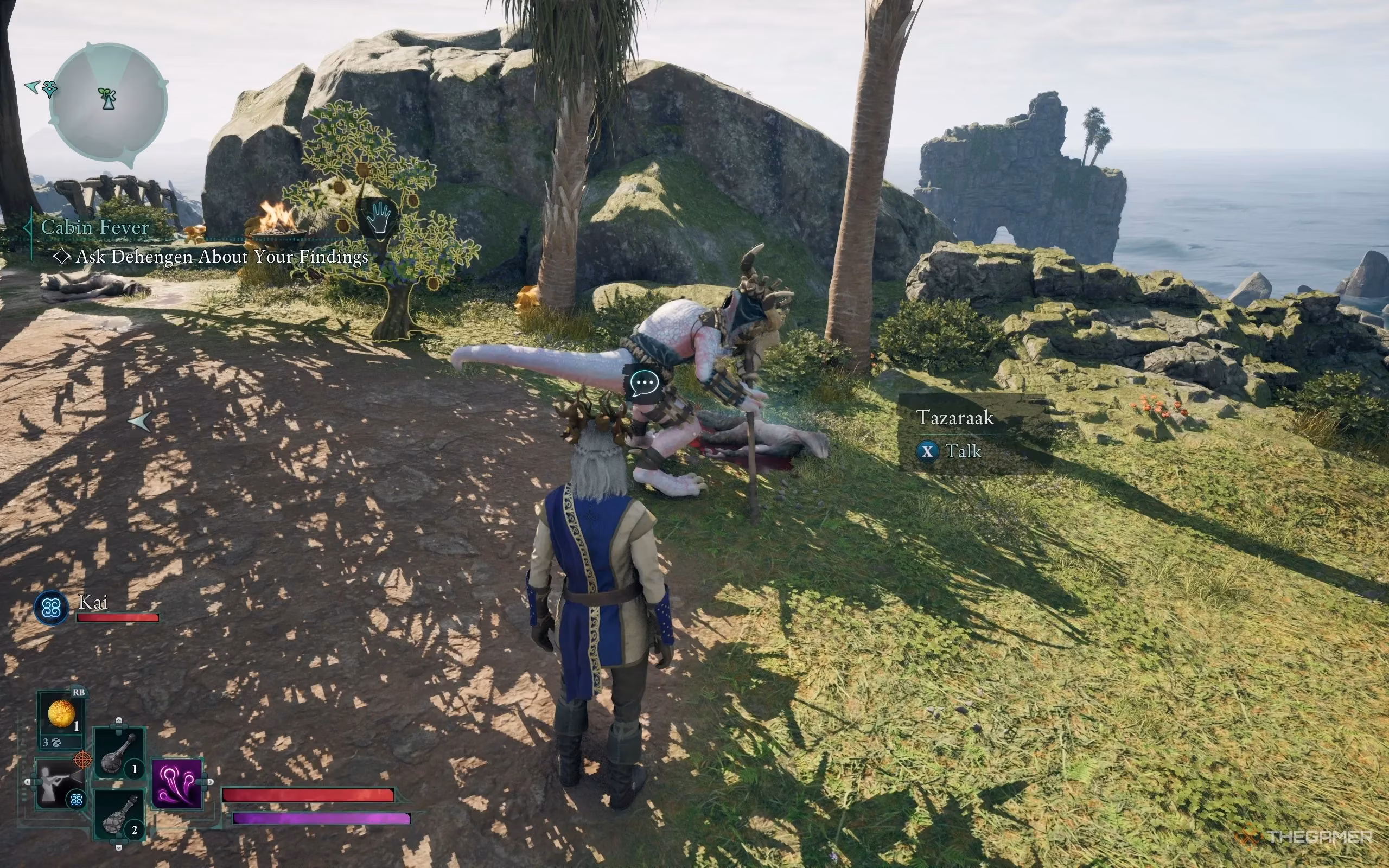Screen dimensions: 1389x868
Task: Select the Ask Dehengen About Your Findings objective
Action: 221,257
